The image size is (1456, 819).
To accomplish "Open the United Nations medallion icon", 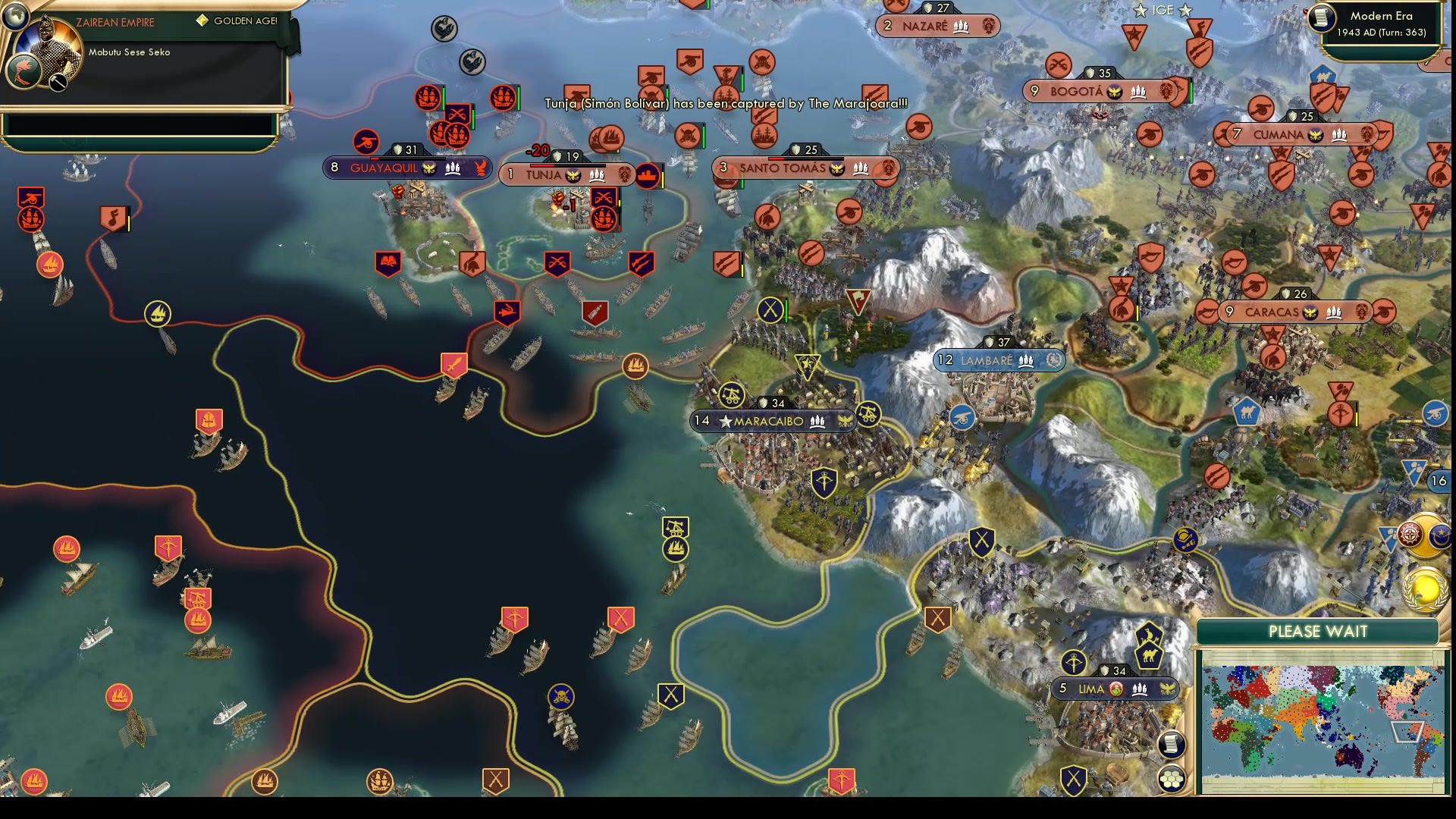I will pyautogui.click(x=1426, y=589).
